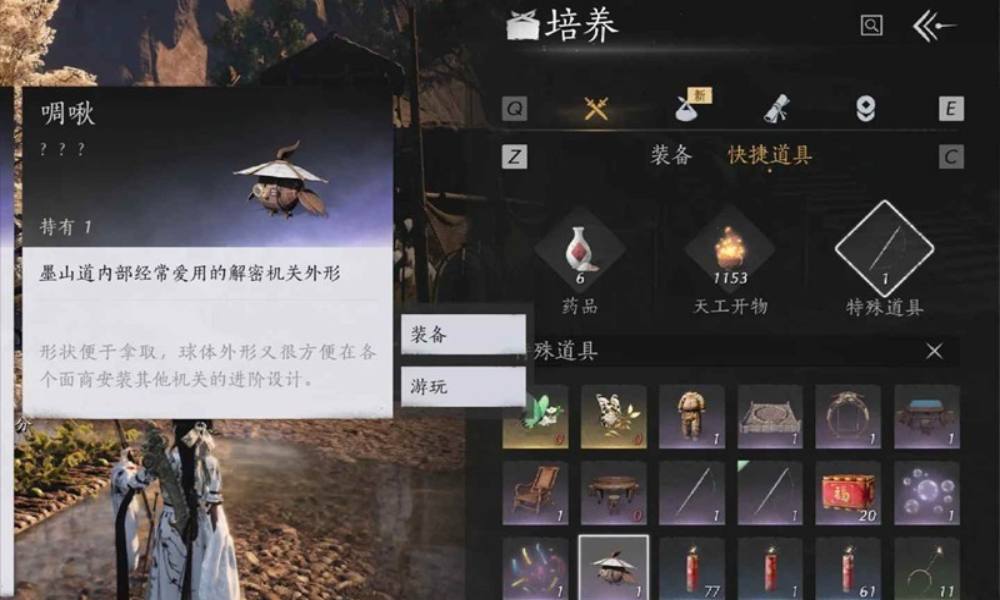Switch to the 装备 sub-tab

coord(671,156)
